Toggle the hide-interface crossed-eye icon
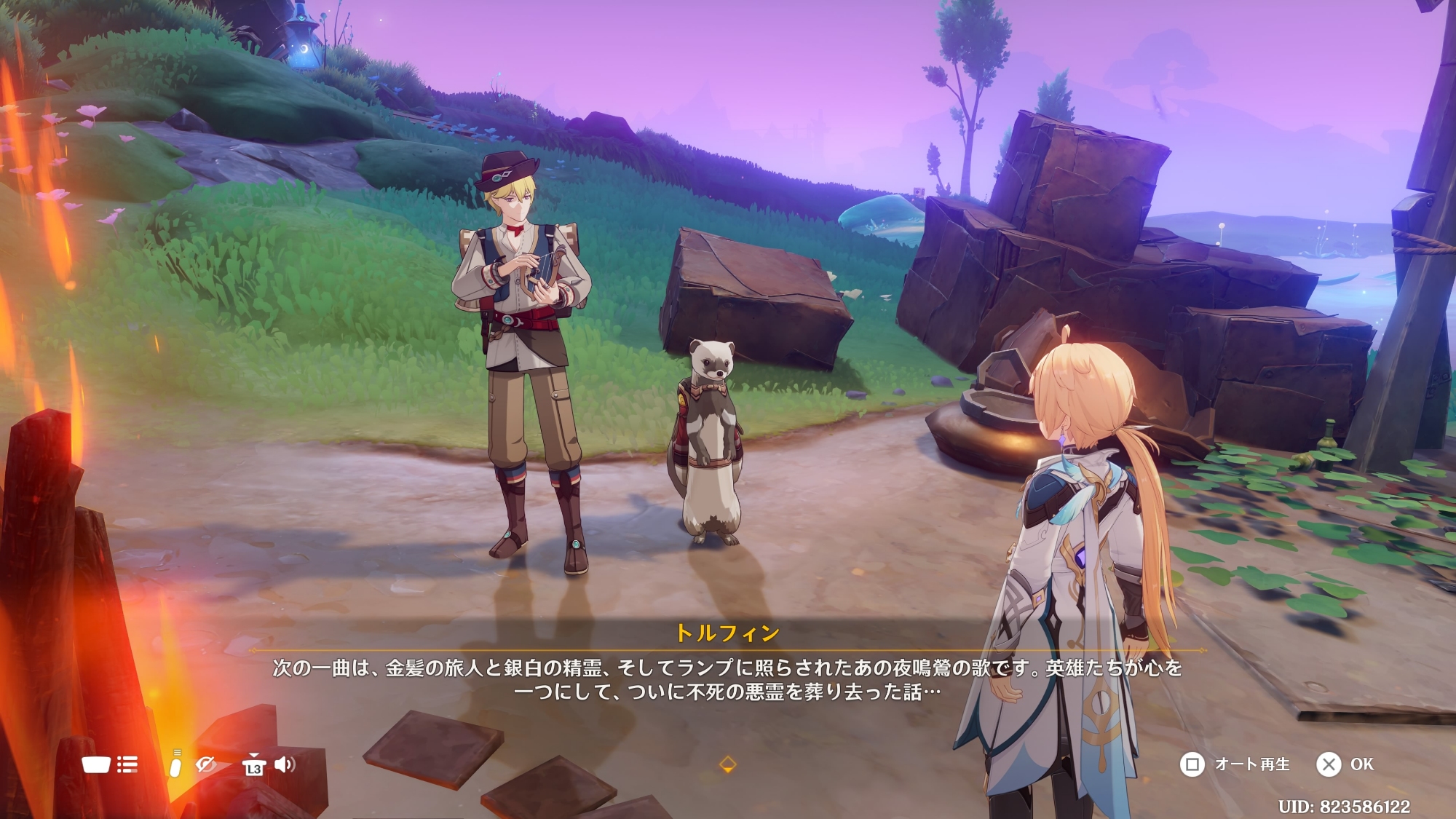Image resolution: width=1456 pixels, height=819 pixels. (x=206, y=764)
